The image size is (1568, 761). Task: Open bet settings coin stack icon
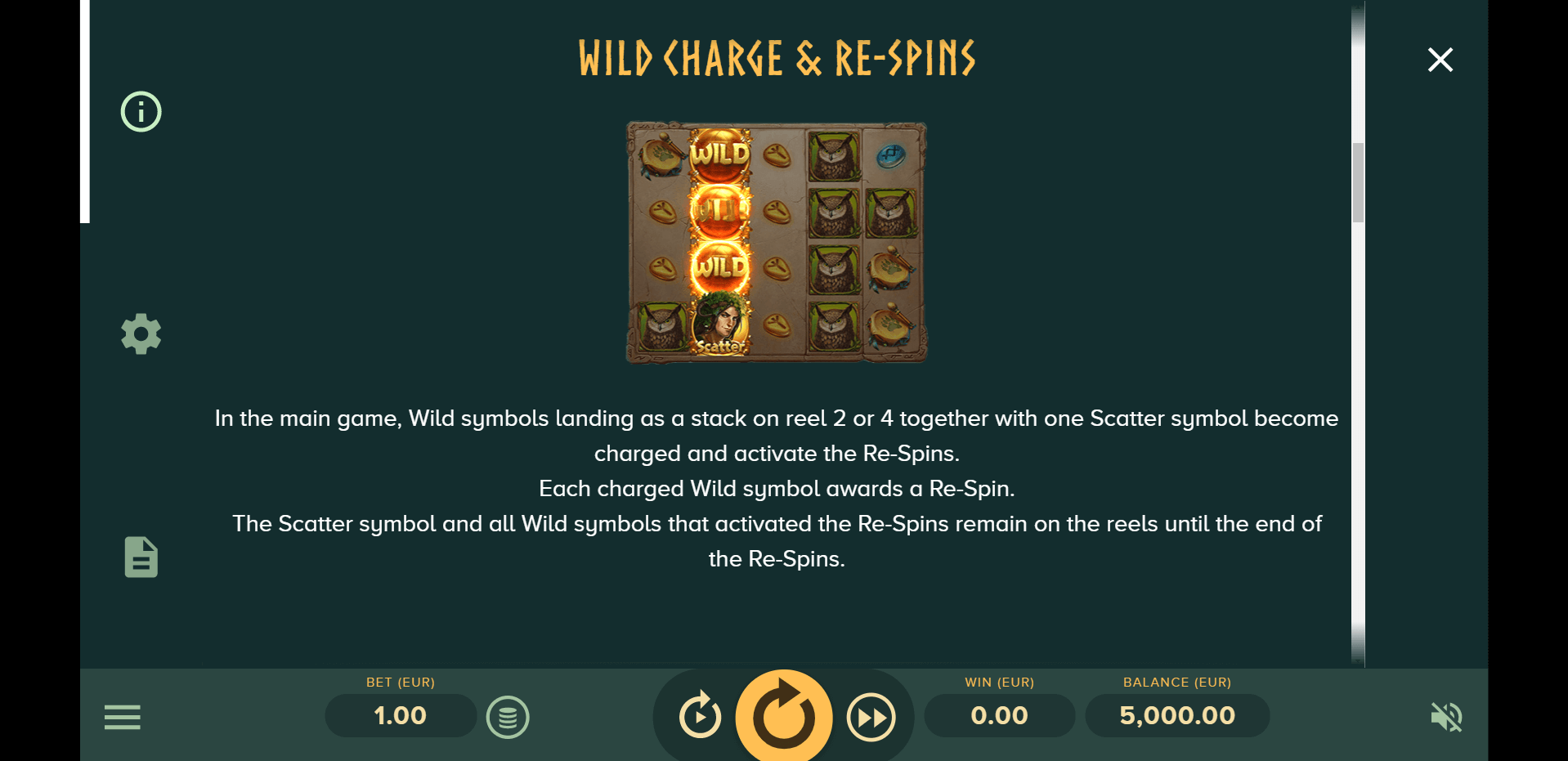coord(508,718)
